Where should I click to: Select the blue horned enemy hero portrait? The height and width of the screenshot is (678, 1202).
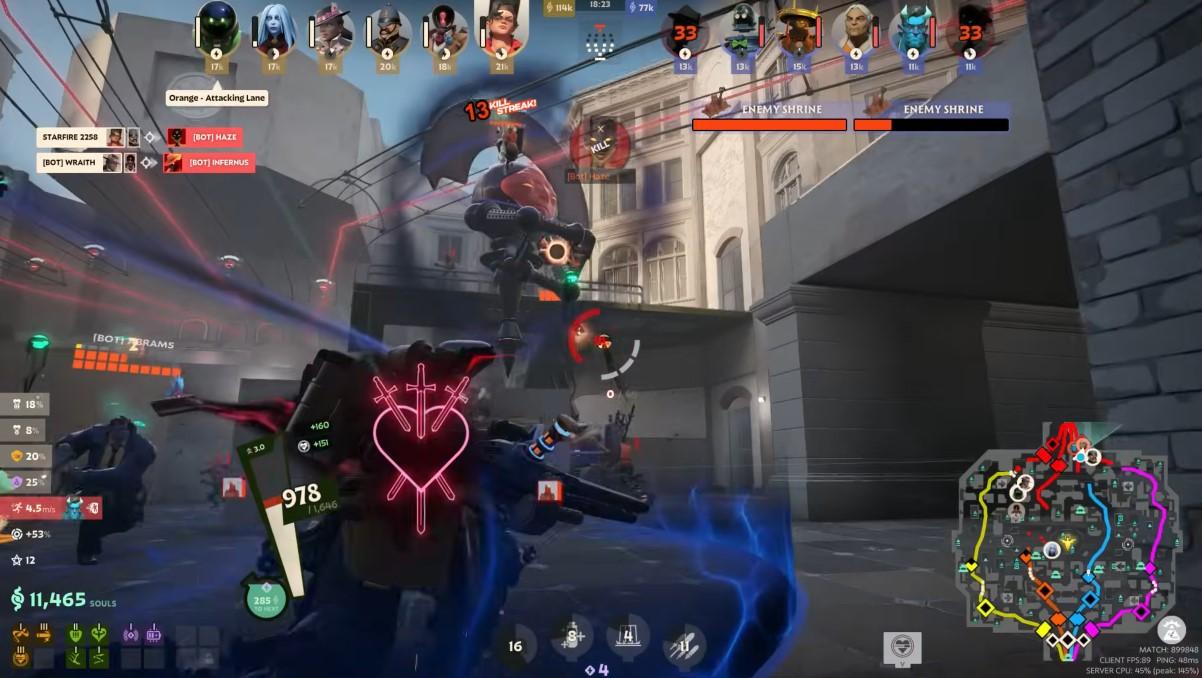912,31
